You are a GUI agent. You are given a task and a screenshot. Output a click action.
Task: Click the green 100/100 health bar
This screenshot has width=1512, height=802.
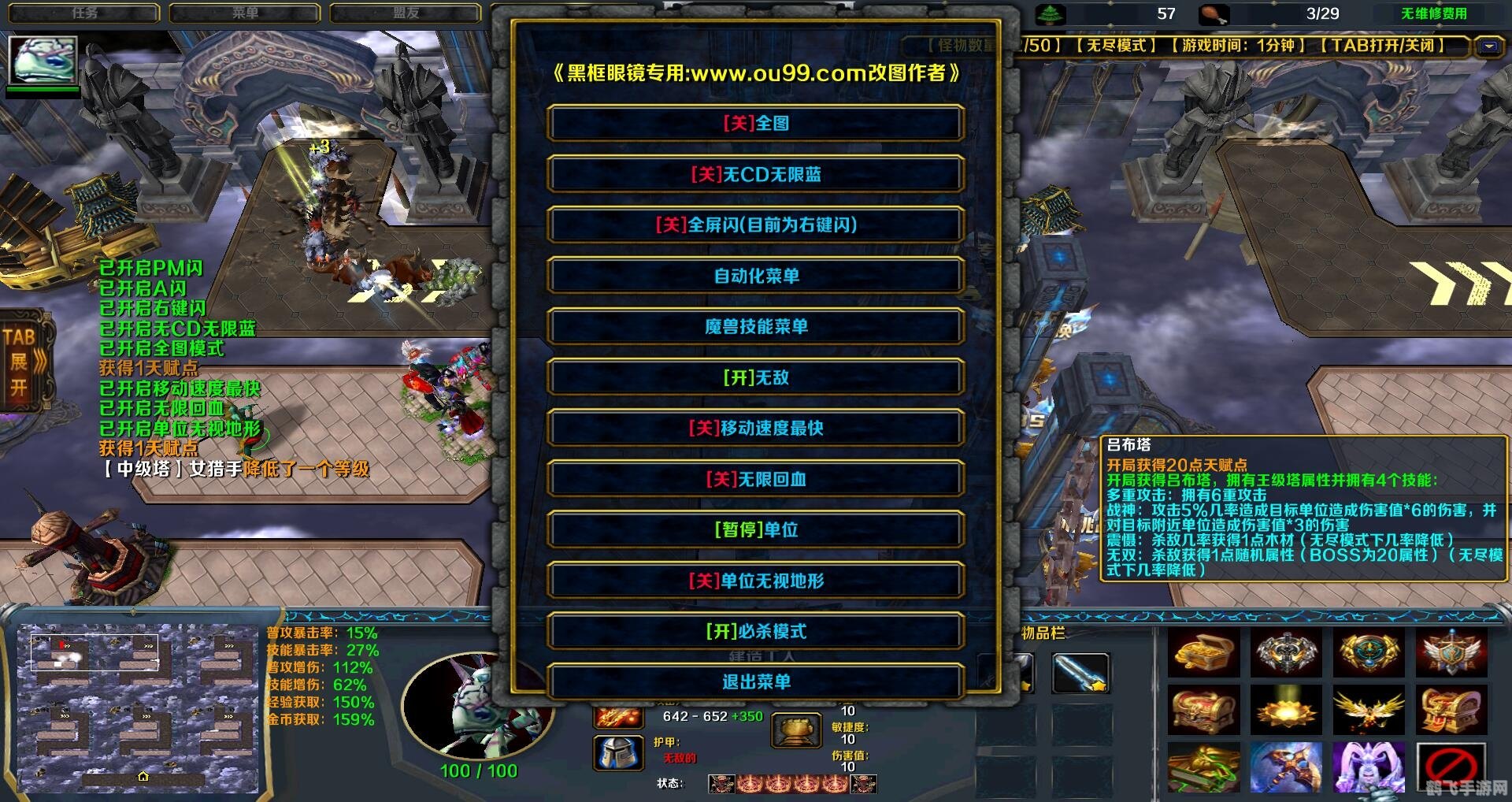[482, 770]
